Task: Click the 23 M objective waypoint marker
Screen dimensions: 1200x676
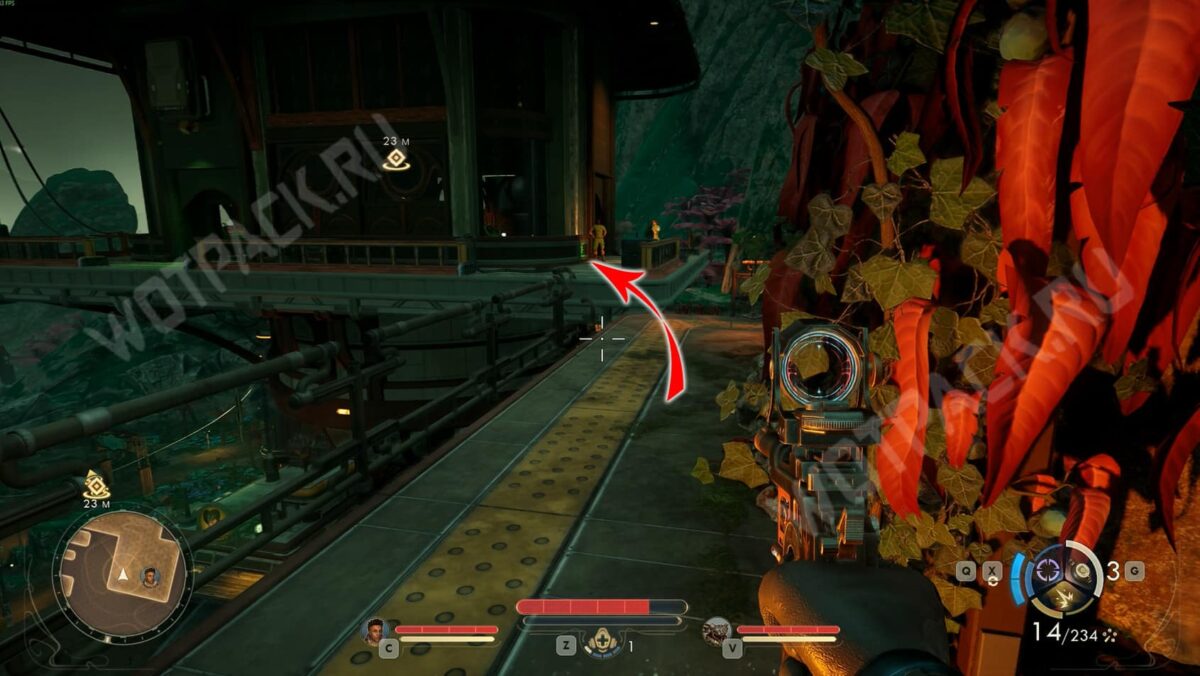Action: (395, 159)
